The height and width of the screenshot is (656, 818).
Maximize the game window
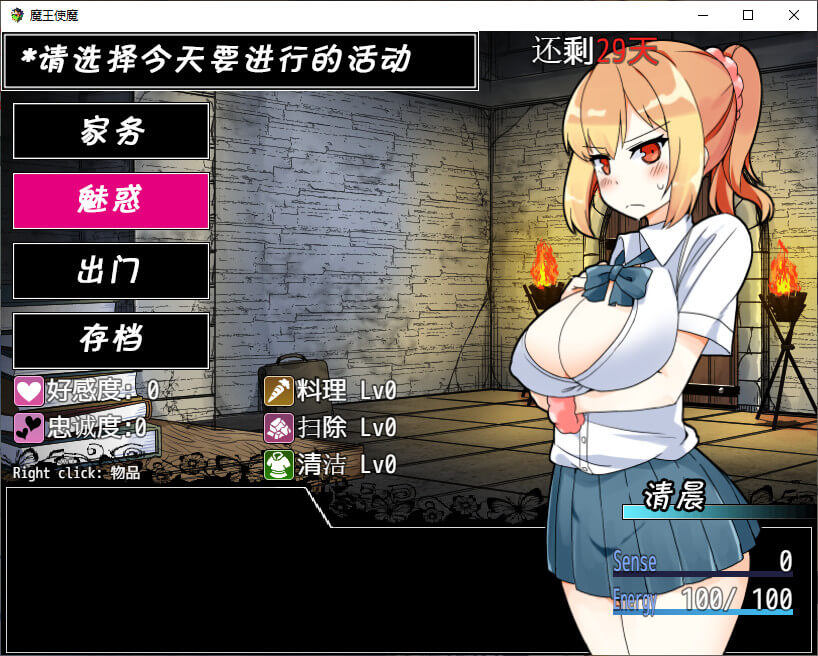(748, 15)
